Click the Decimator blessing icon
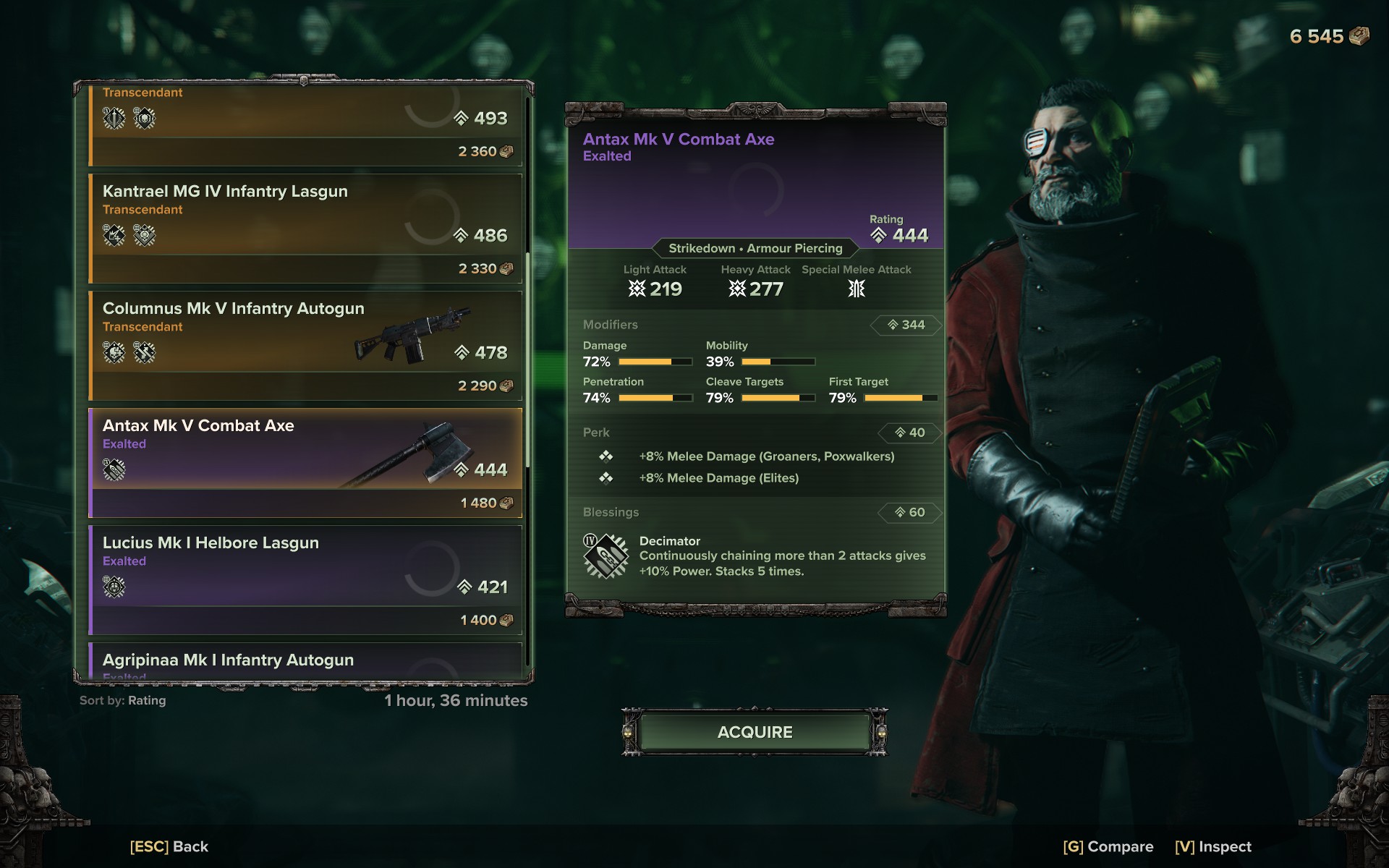 click(x=605, y=556)
